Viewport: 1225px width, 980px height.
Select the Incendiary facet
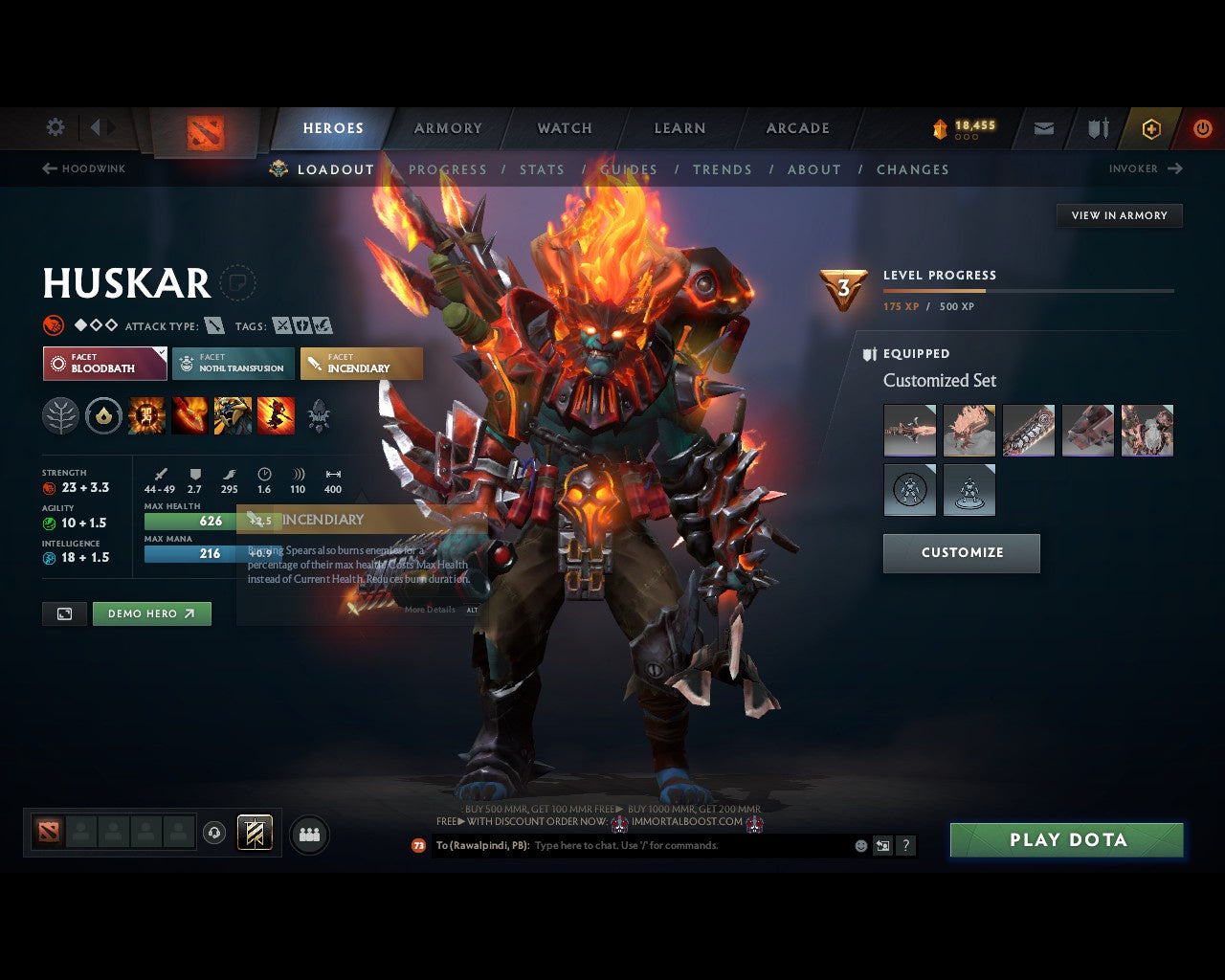[x=361, y=363]
